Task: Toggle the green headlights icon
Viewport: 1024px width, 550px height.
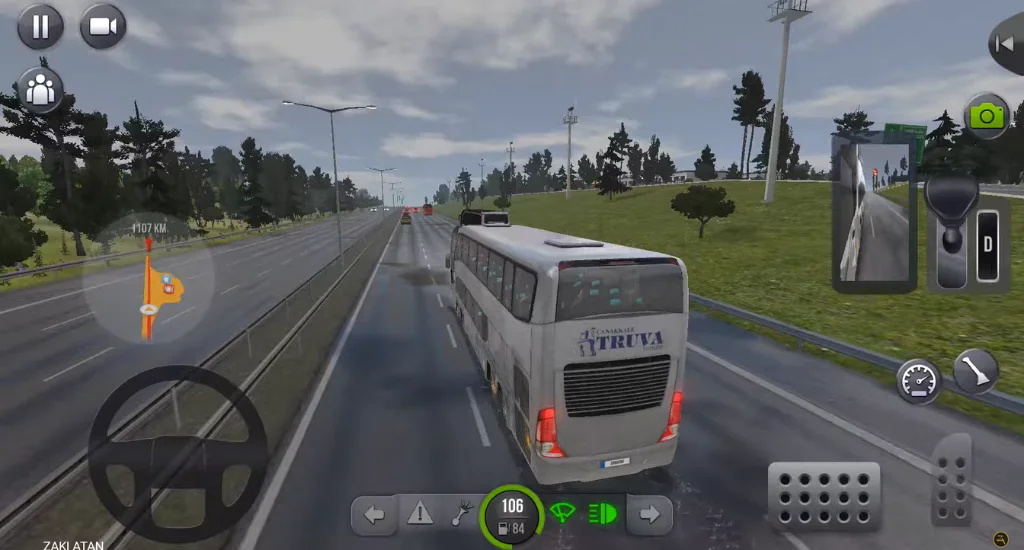Action: (602, 514)
